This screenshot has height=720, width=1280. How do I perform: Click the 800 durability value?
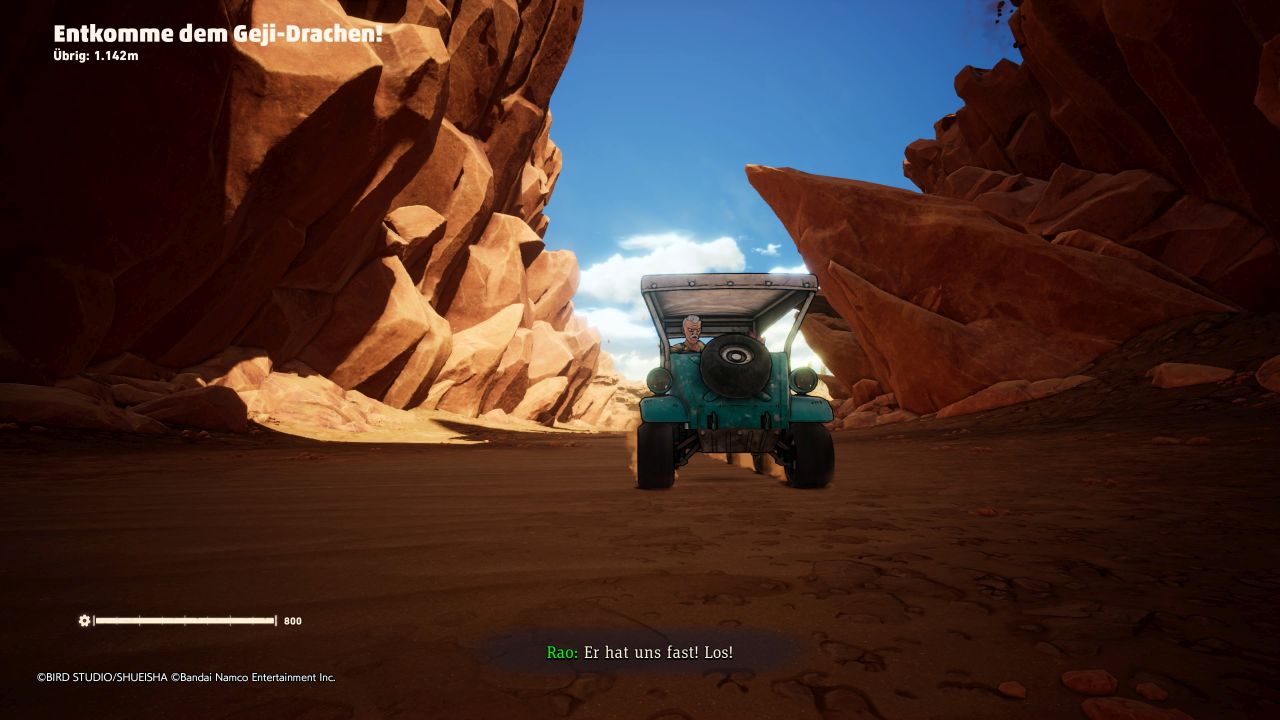[291, 621]
